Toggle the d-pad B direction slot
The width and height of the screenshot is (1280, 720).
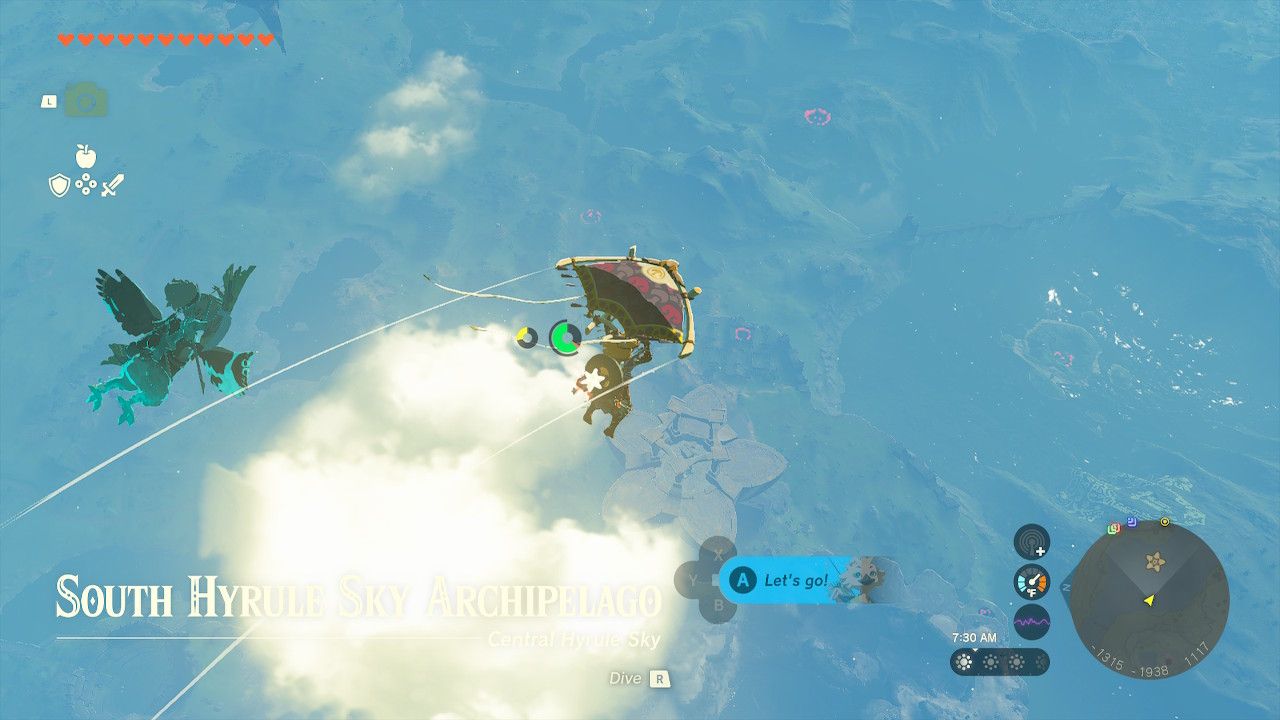719,604
